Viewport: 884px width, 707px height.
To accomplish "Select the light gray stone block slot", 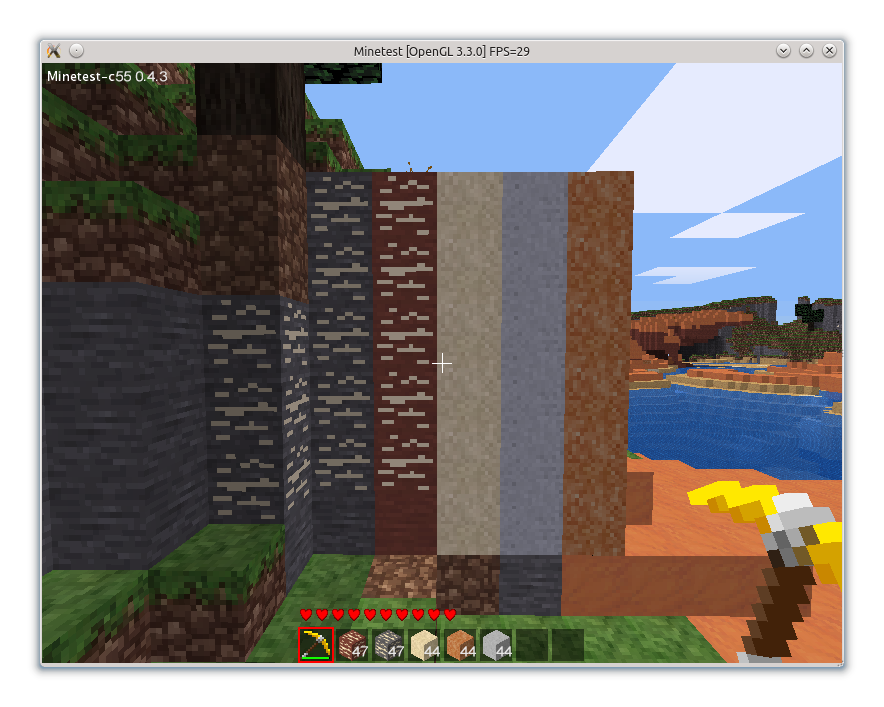I will point(496,645).
